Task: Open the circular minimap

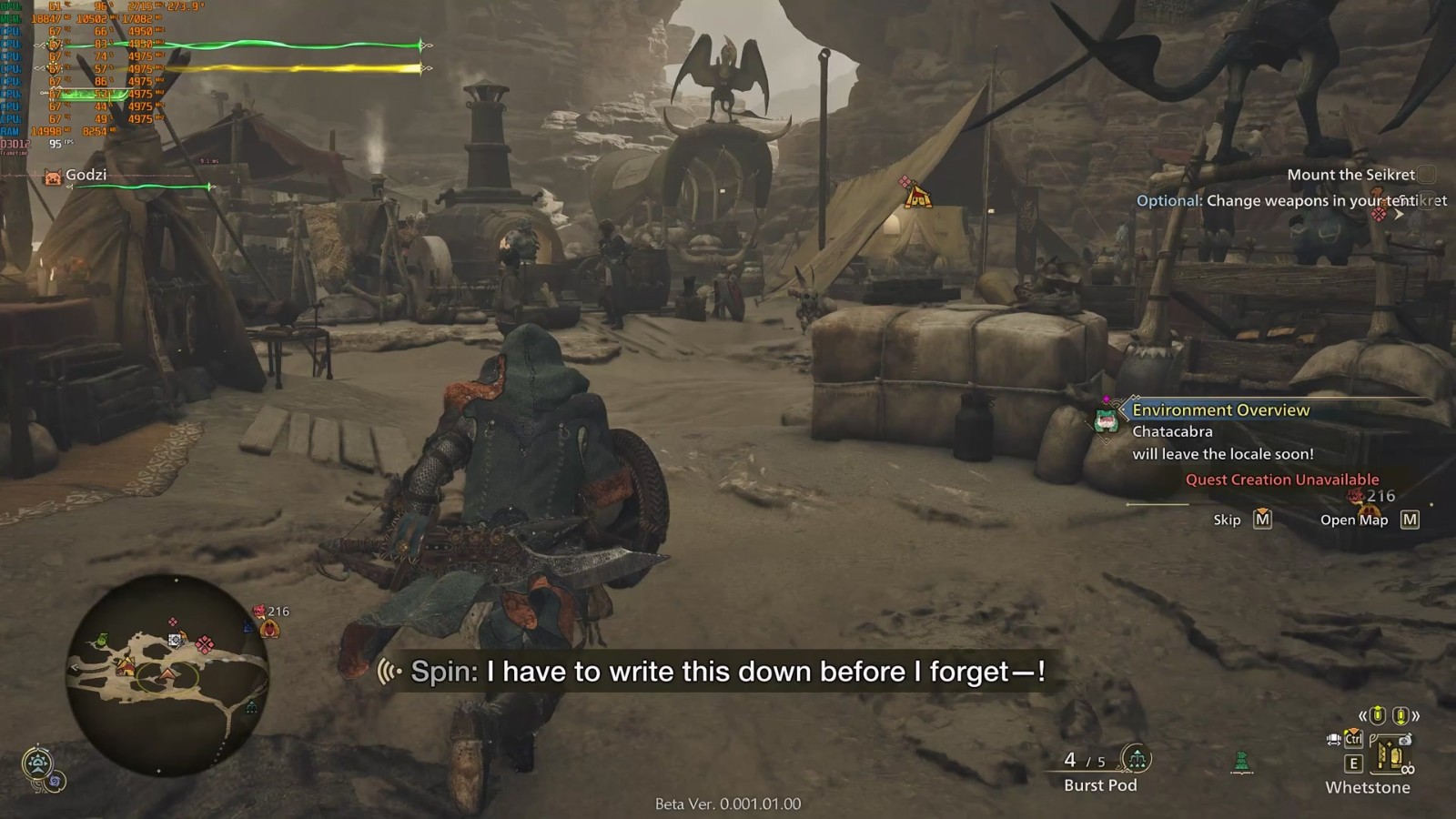Action: coord(167,674)
